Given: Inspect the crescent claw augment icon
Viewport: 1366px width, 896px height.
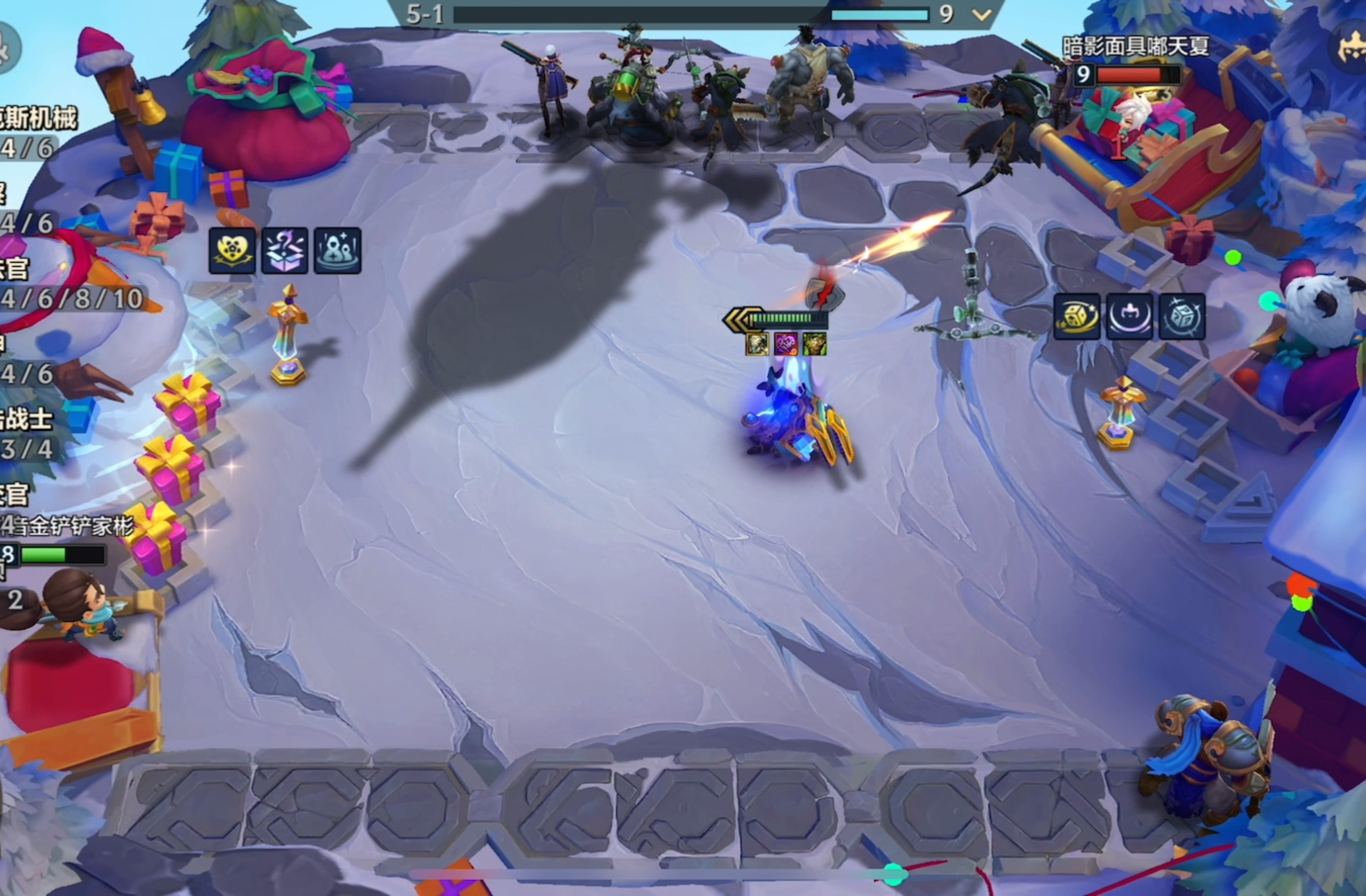Looking at the screenshot, I should (x=1129, y=317).
